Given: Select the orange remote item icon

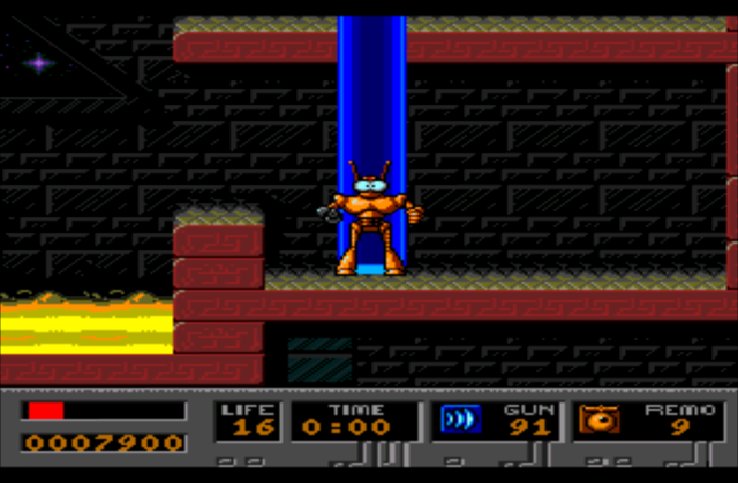Looking at the screenshot, I should coord(600,420).
